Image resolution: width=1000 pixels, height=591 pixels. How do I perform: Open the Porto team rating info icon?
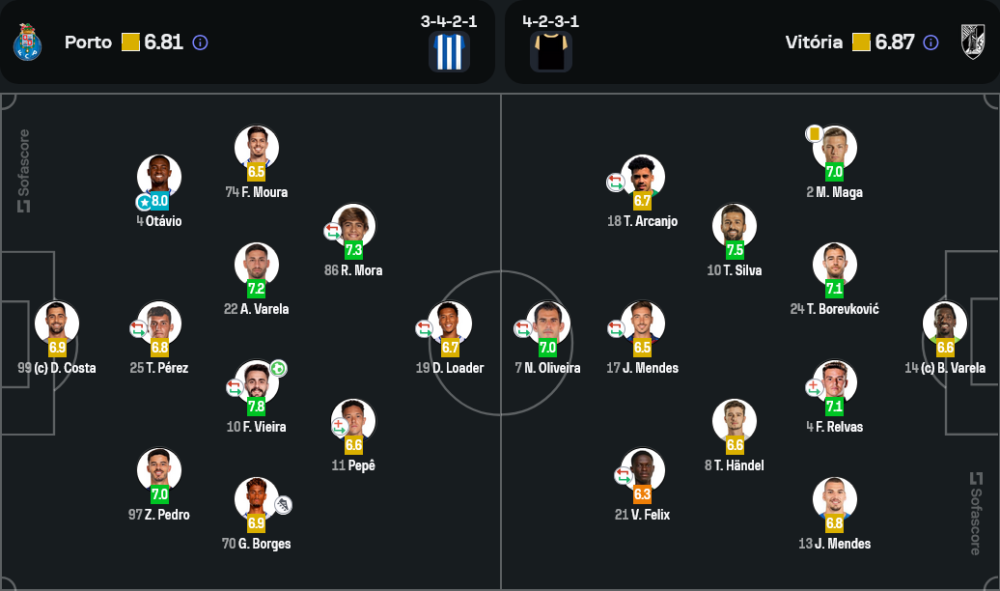pos(200,43)
